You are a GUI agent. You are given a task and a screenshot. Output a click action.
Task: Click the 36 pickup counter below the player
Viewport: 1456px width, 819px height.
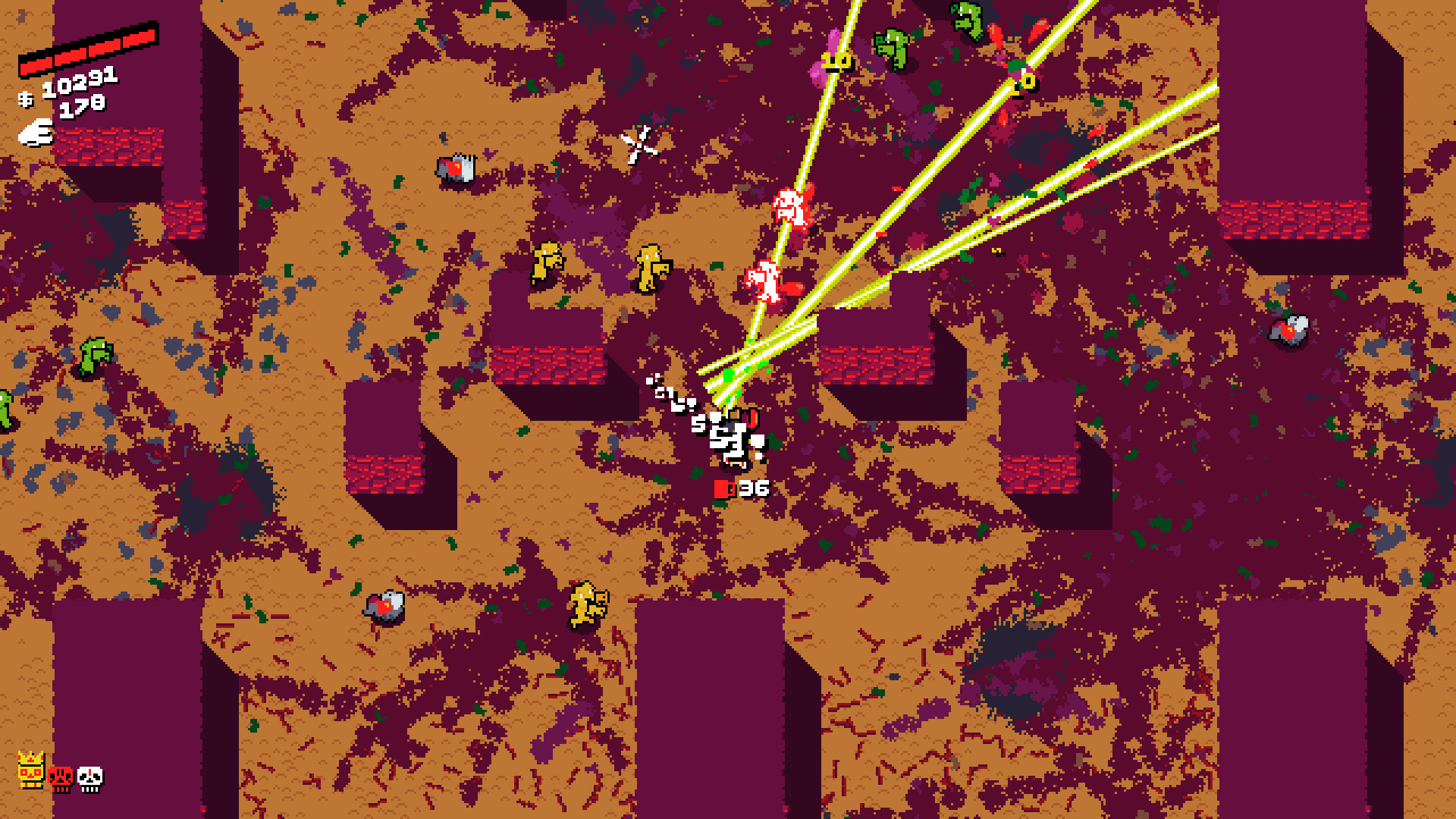coord(755,487)
